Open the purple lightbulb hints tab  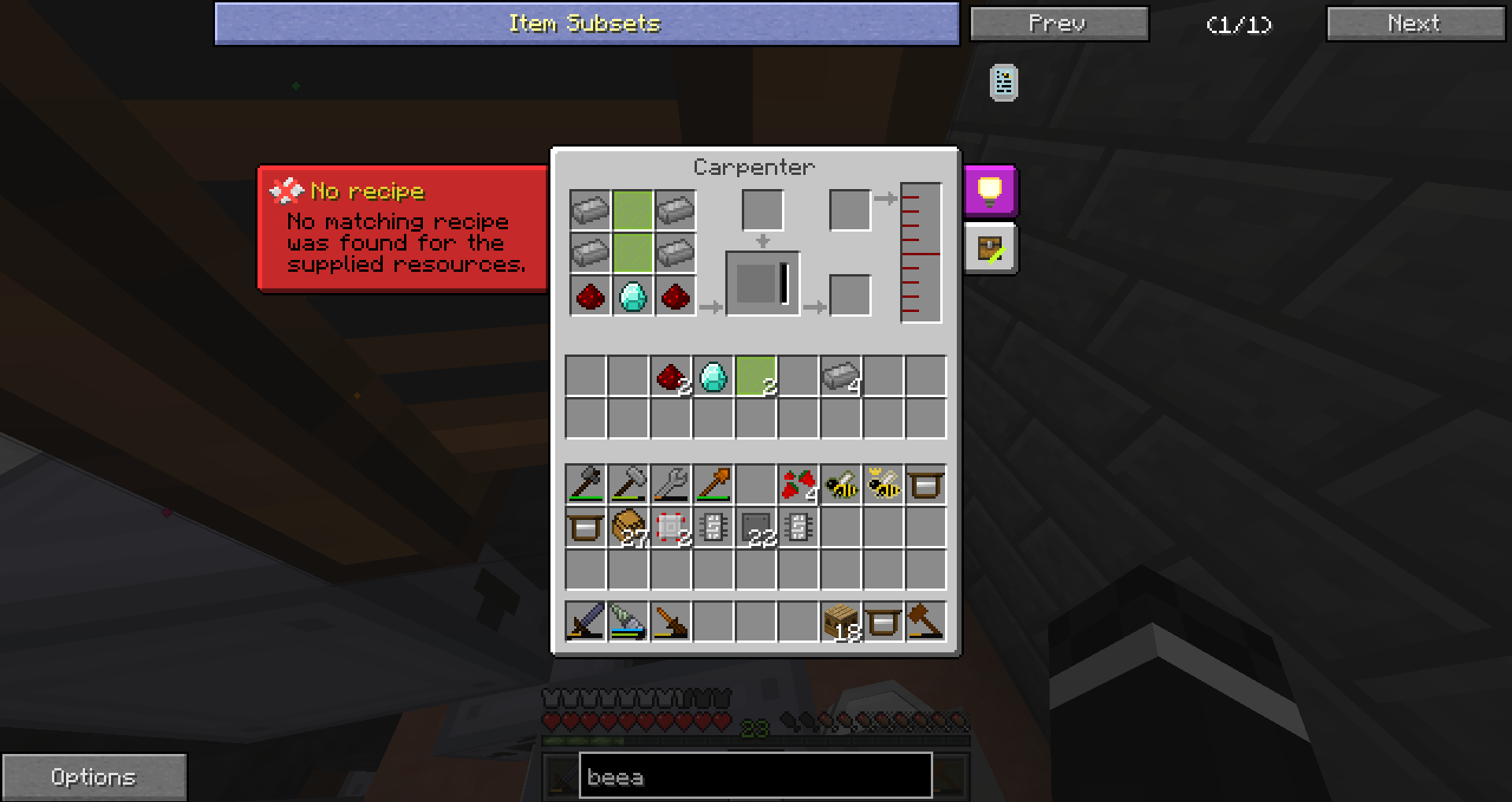[990, 191]
